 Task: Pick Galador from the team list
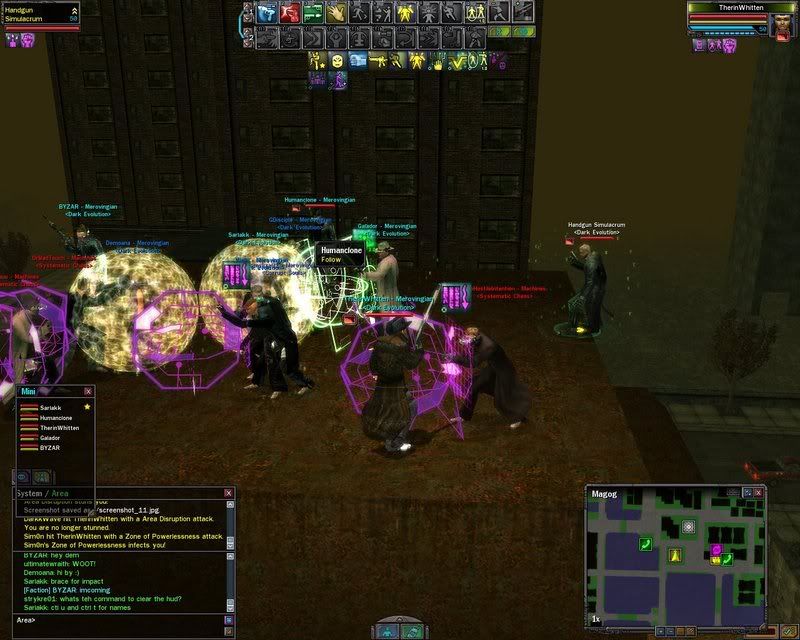(52, 438)
